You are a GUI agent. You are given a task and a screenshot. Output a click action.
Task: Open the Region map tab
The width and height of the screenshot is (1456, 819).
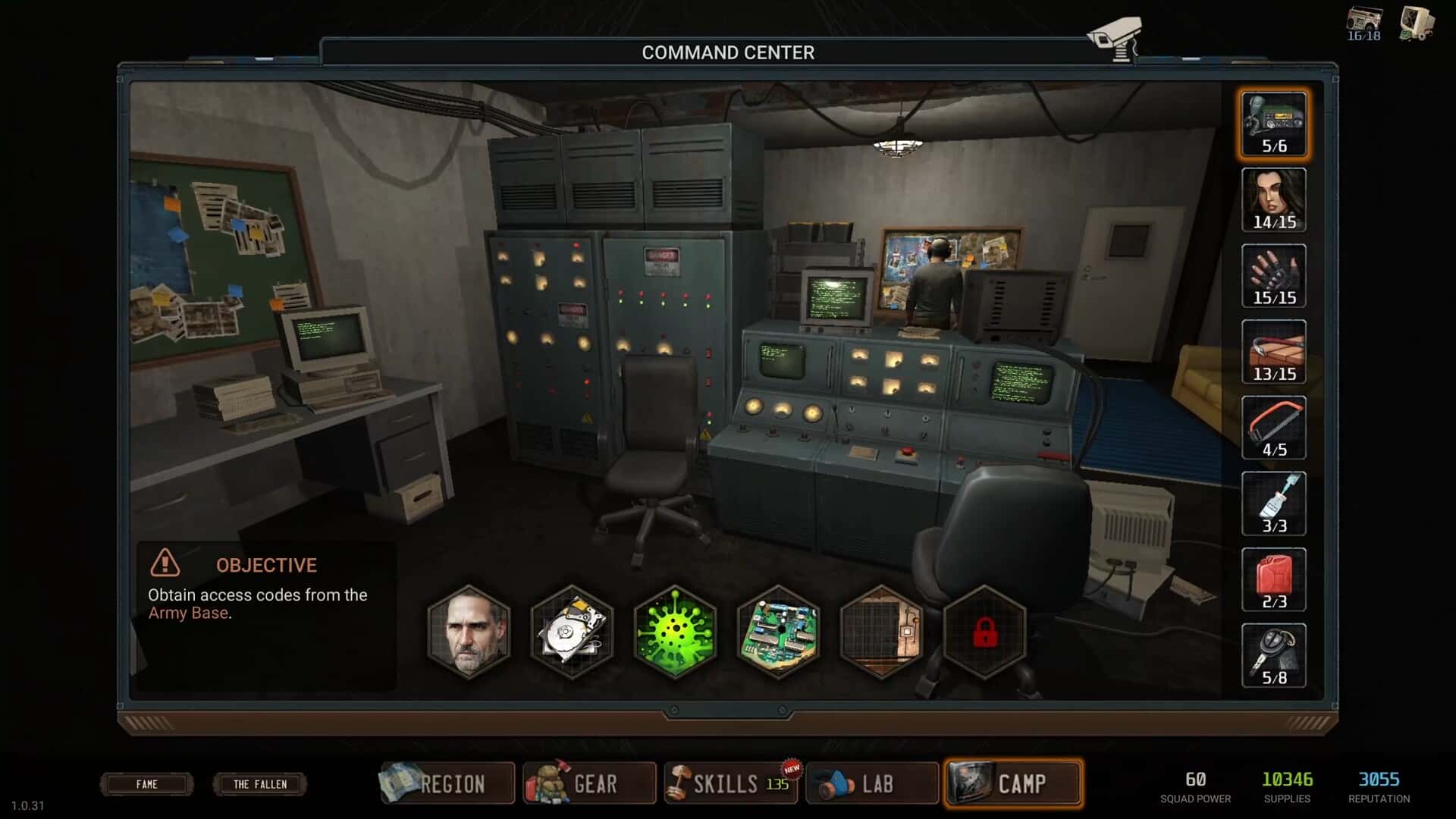click(447, 783)
